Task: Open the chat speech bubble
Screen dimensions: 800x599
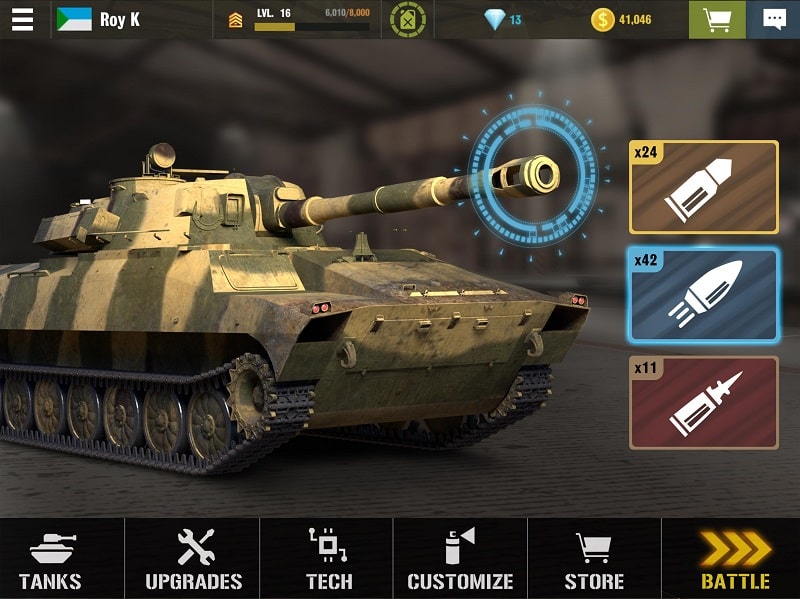Action: [x=774, y=19]
